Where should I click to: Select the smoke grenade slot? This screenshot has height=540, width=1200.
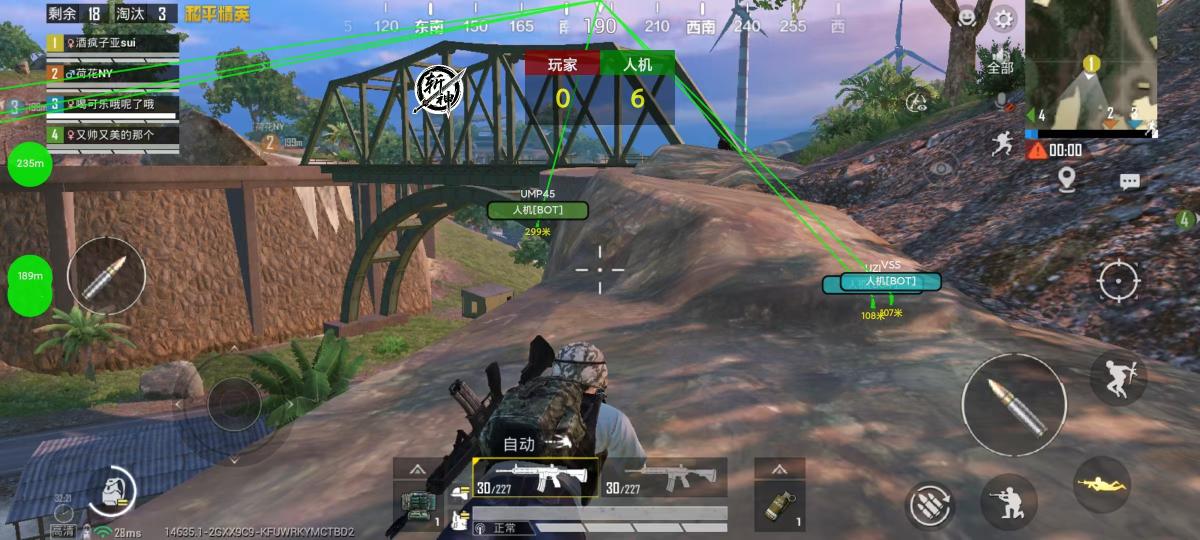(779, 495)
